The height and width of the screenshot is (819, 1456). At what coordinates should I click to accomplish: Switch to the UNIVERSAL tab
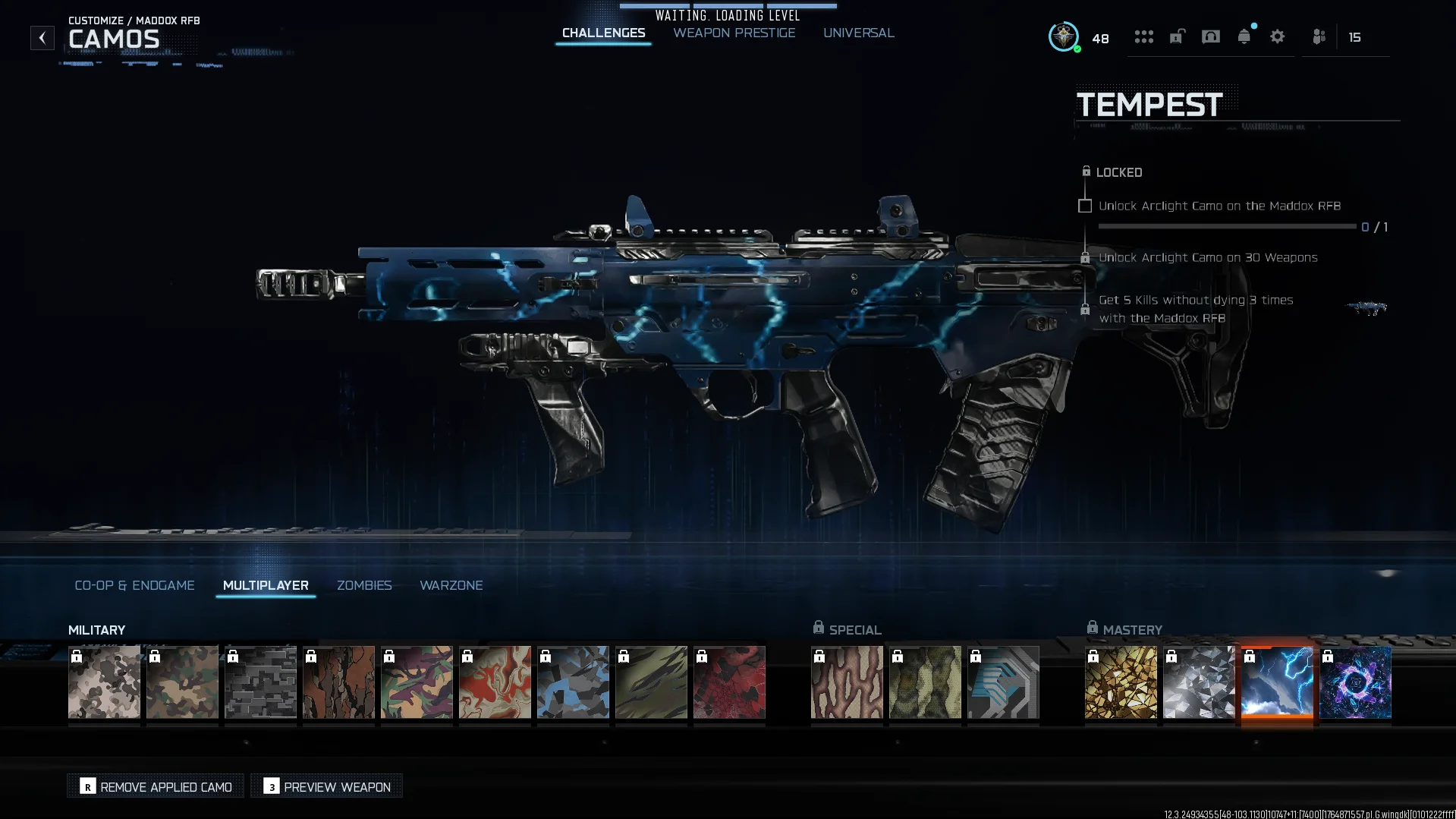tap(858, 33)
